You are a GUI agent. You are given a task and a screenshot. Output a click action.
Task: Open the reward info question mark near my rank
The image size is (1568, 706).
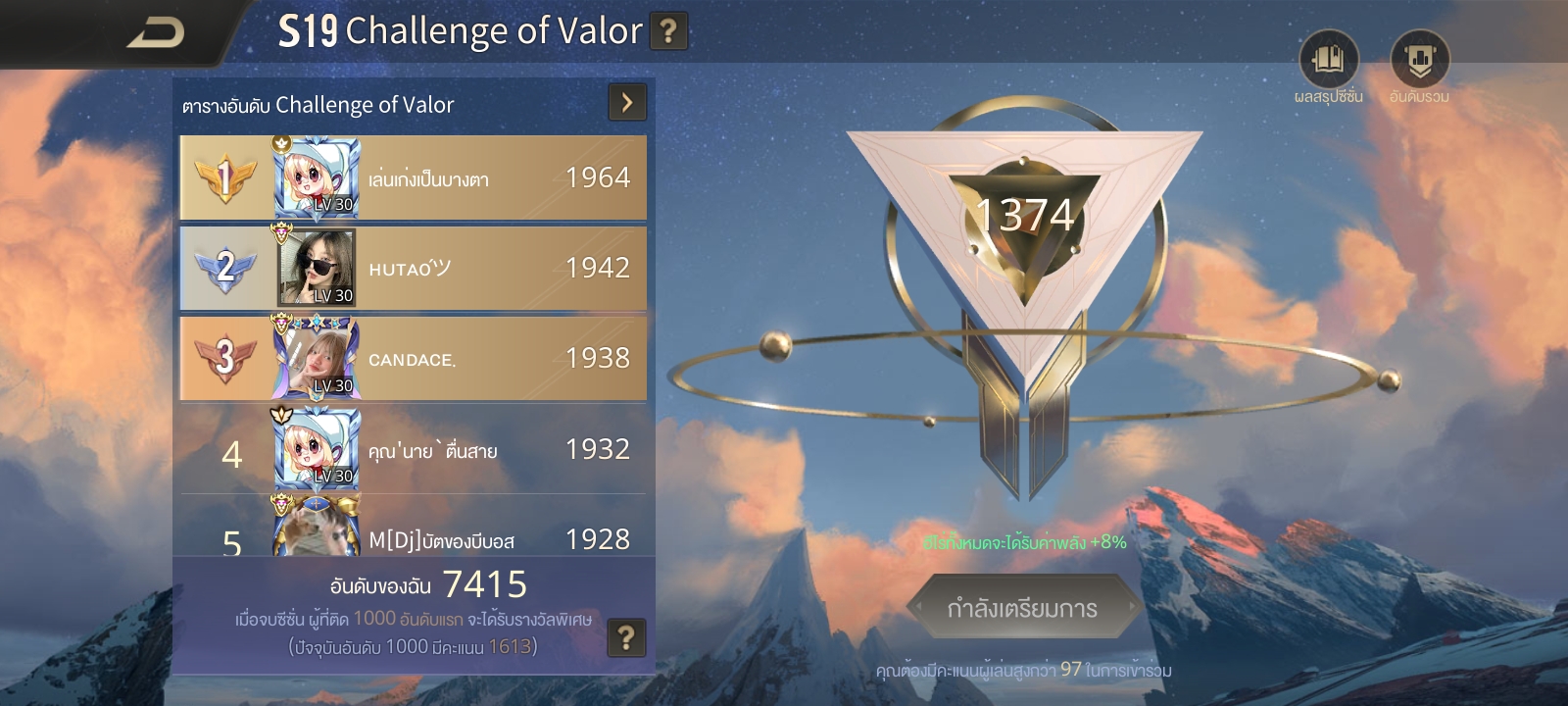click(x=626, y=638)
